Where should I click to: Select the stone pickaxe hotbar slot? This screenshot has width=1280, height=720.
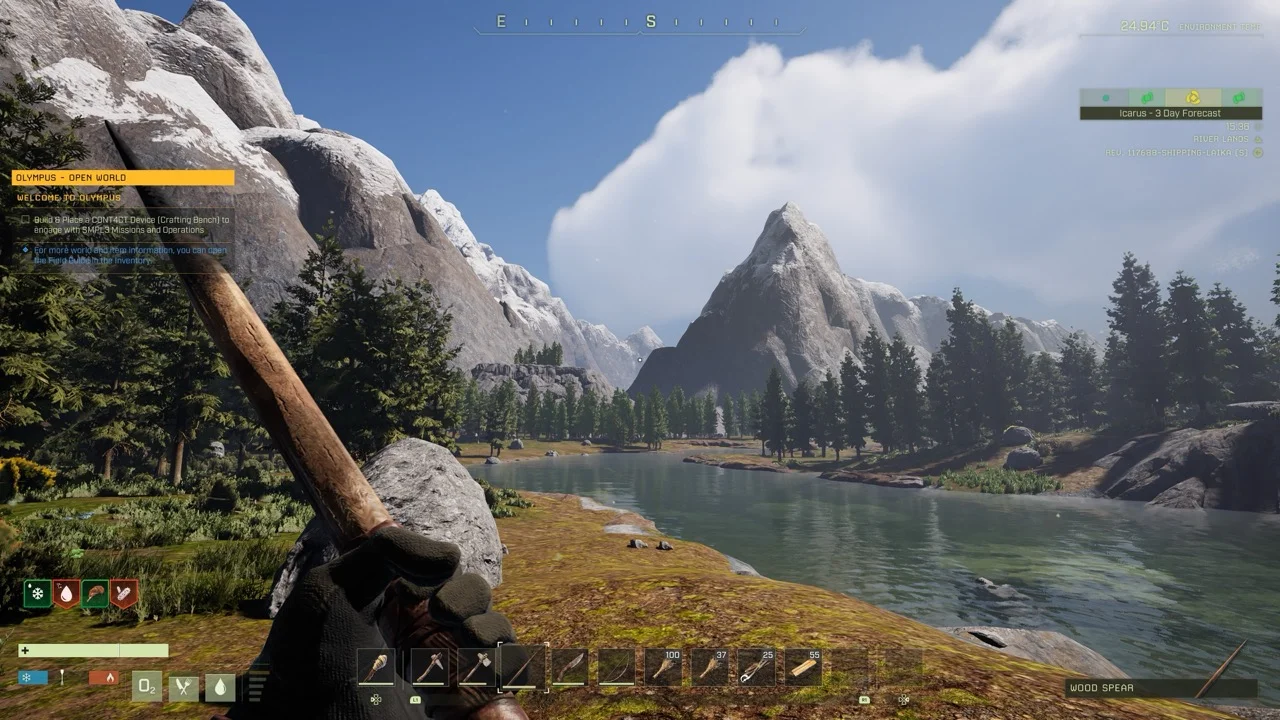click(x=428, y=667)
